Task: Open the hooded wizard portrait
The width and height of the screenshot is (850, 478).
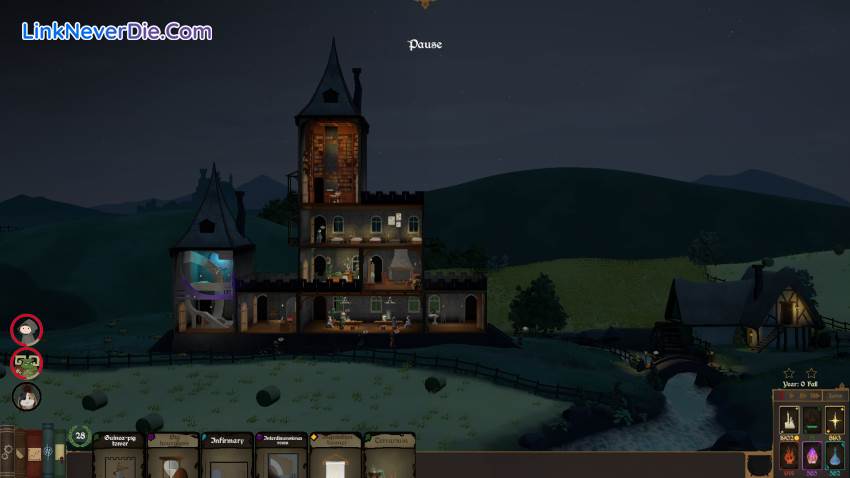Action: point(27,329)
